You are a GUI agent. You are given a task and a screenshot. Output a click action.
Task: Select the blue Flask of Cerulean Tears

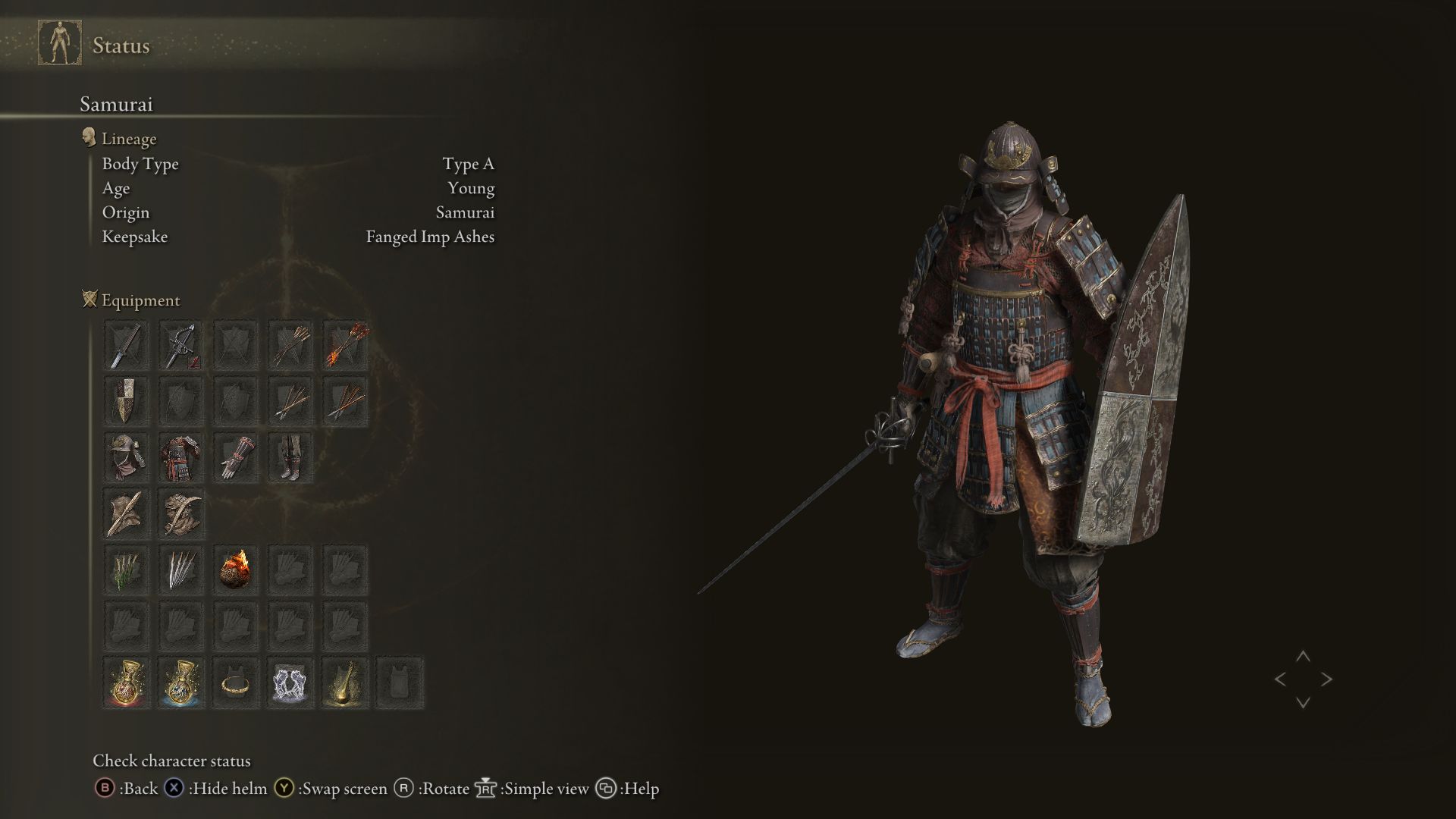pos(180,682)
